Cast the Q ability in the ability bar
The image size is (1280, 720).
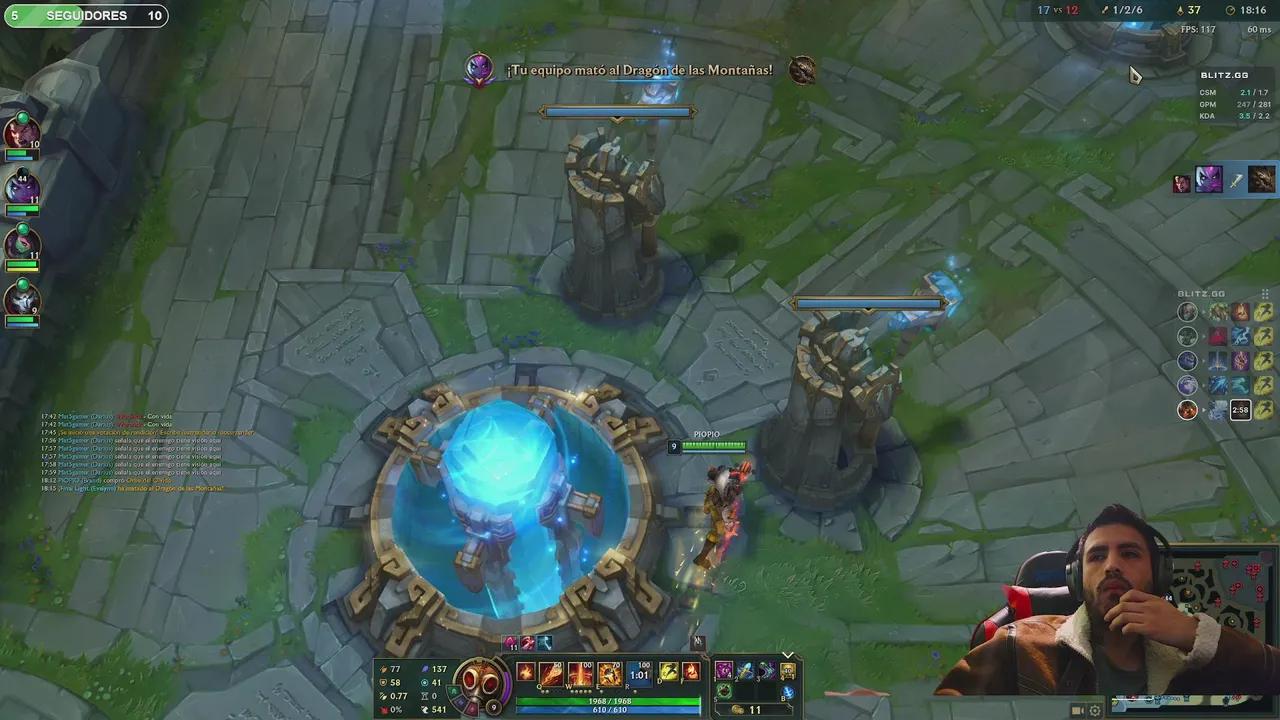552,673
